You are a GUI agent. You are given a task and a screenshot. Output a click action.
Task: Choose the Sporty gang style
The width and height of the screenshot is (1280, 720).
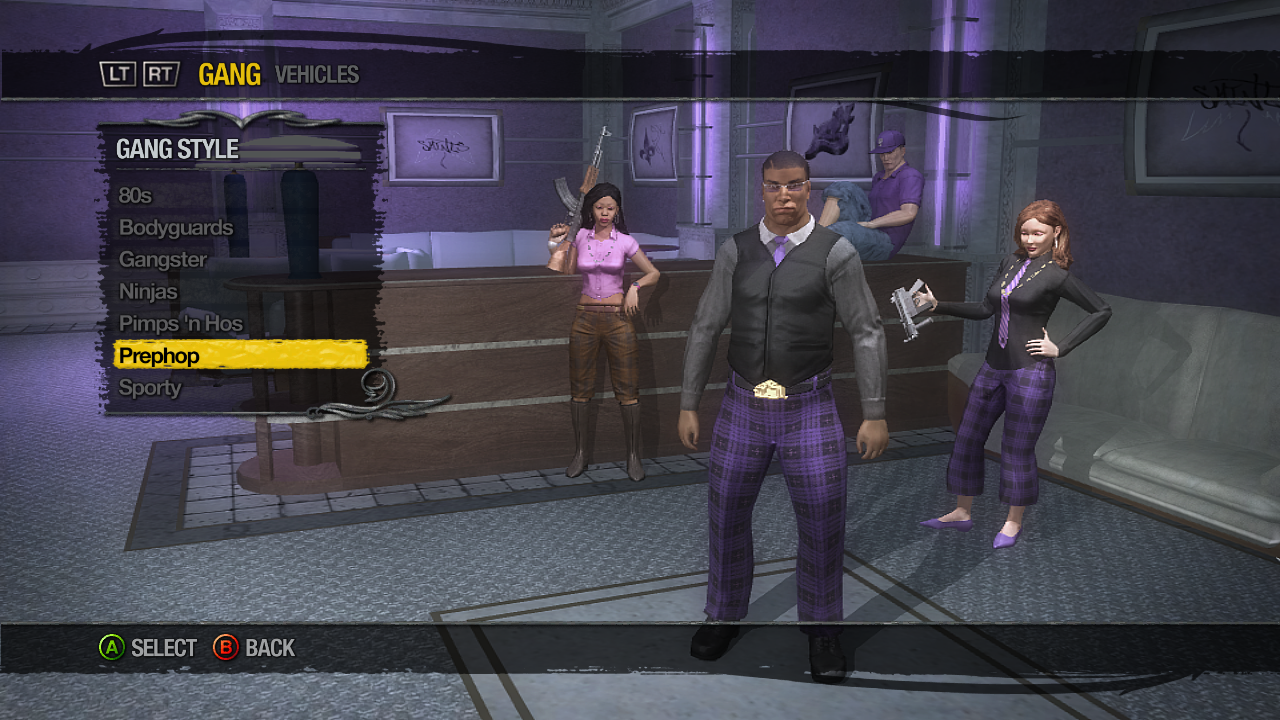(x=150, y=388)
